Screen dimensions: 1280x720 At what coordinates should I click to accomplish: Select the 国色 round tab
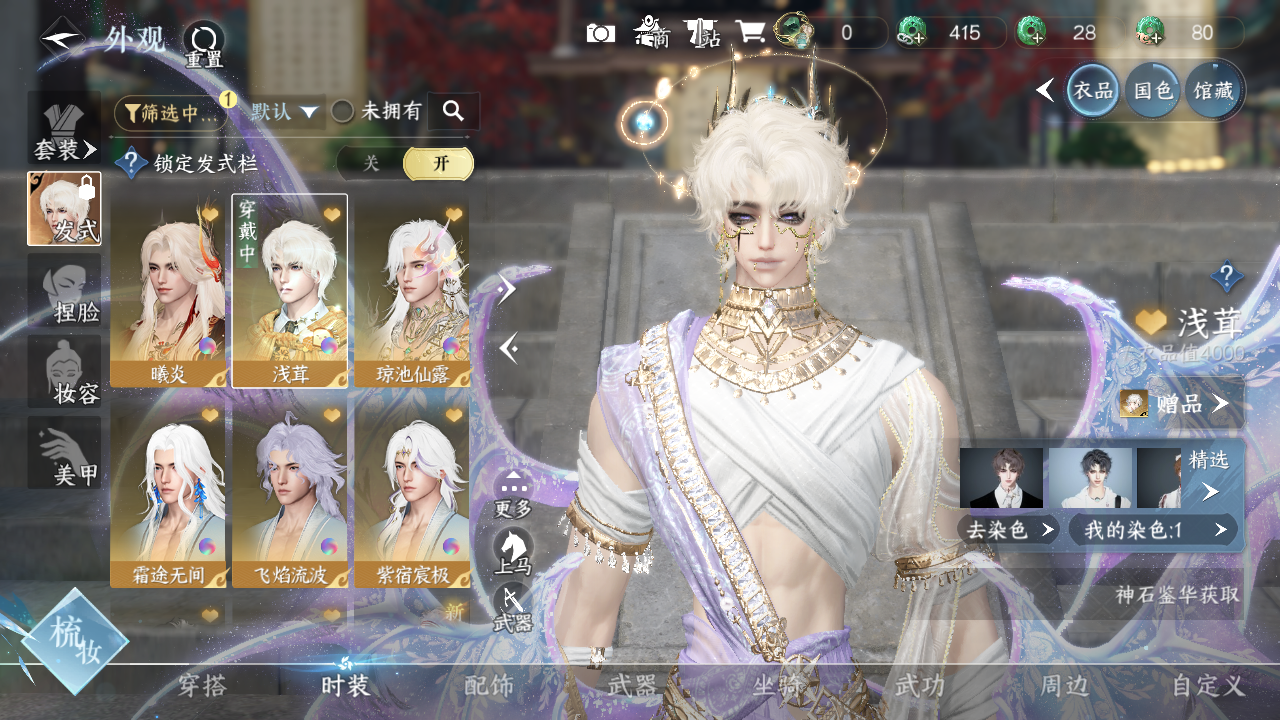(1153, 91)
